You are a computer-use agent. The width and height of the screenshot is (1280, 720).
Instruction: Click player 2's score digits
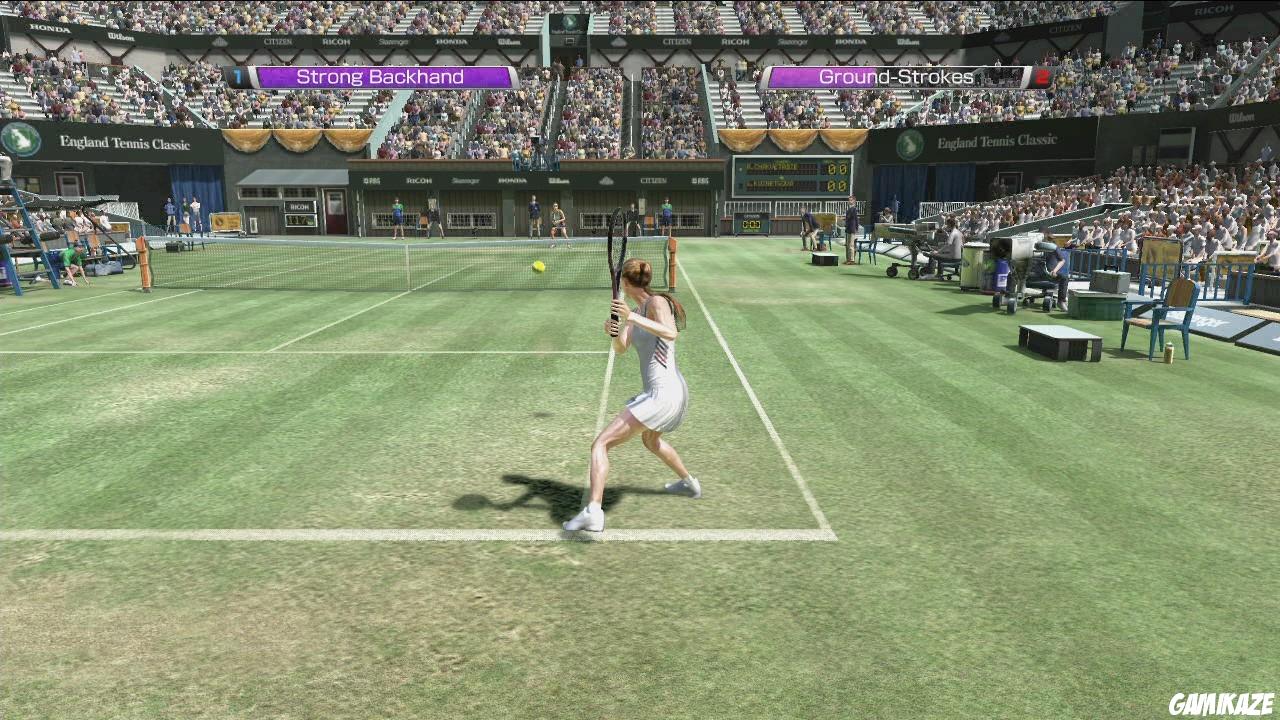[x=836, y=185]
